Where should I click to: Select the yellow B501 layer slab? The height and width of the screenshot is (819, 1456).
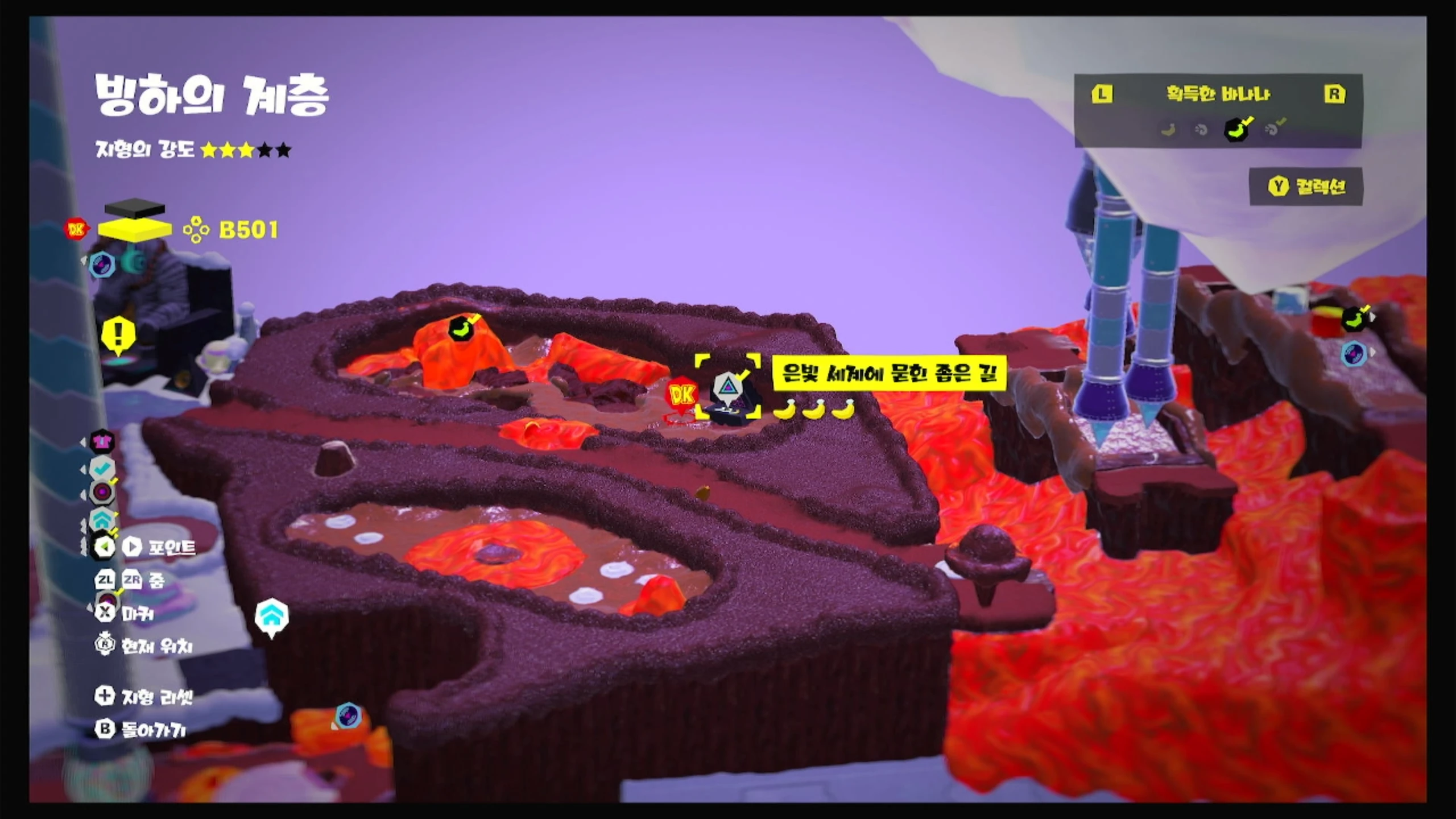[134, 229]
